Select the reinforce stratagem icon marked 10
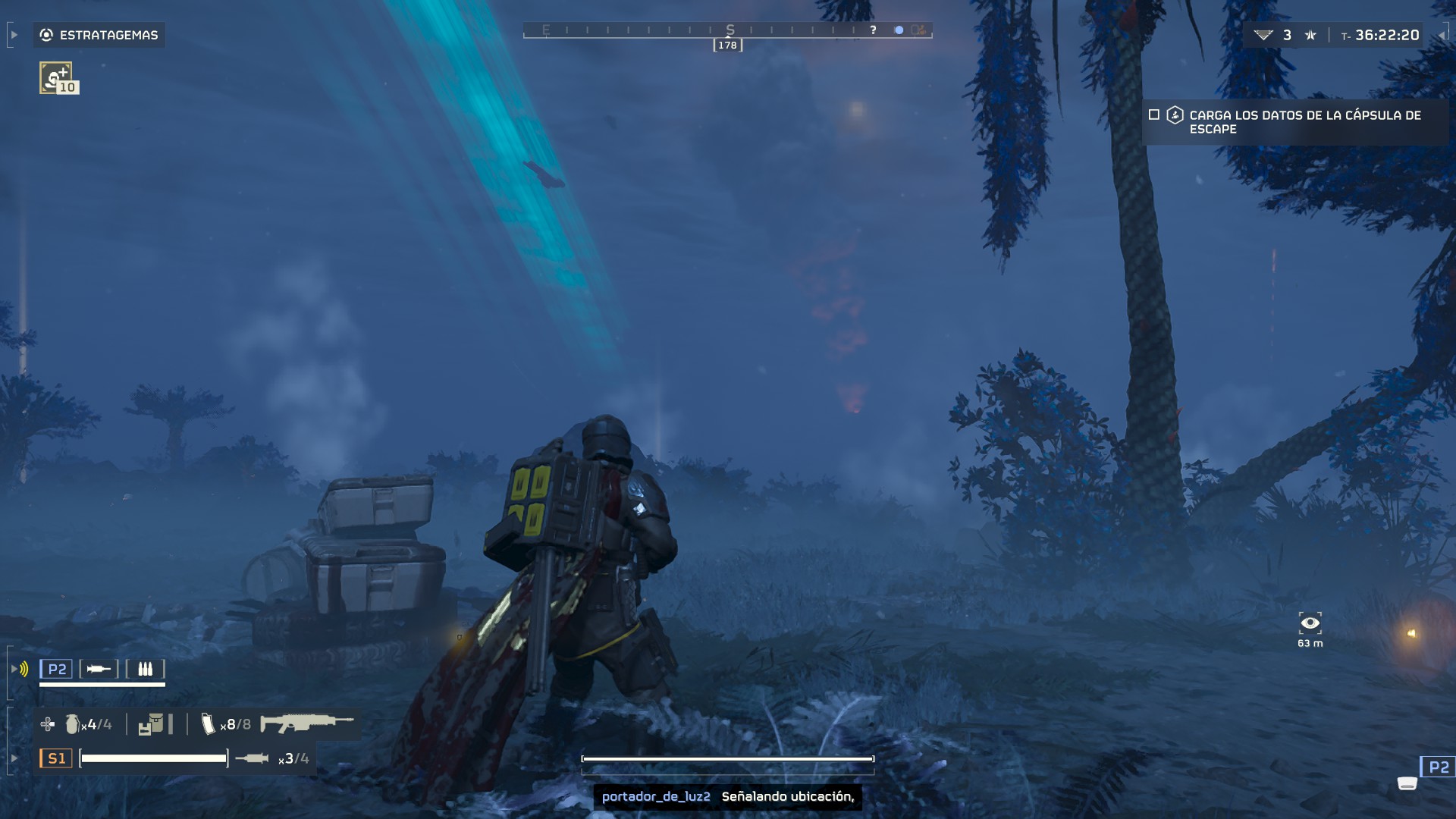Image resolution: width=1456 pixels, height=819 pixels. click(x=57, y=78)
